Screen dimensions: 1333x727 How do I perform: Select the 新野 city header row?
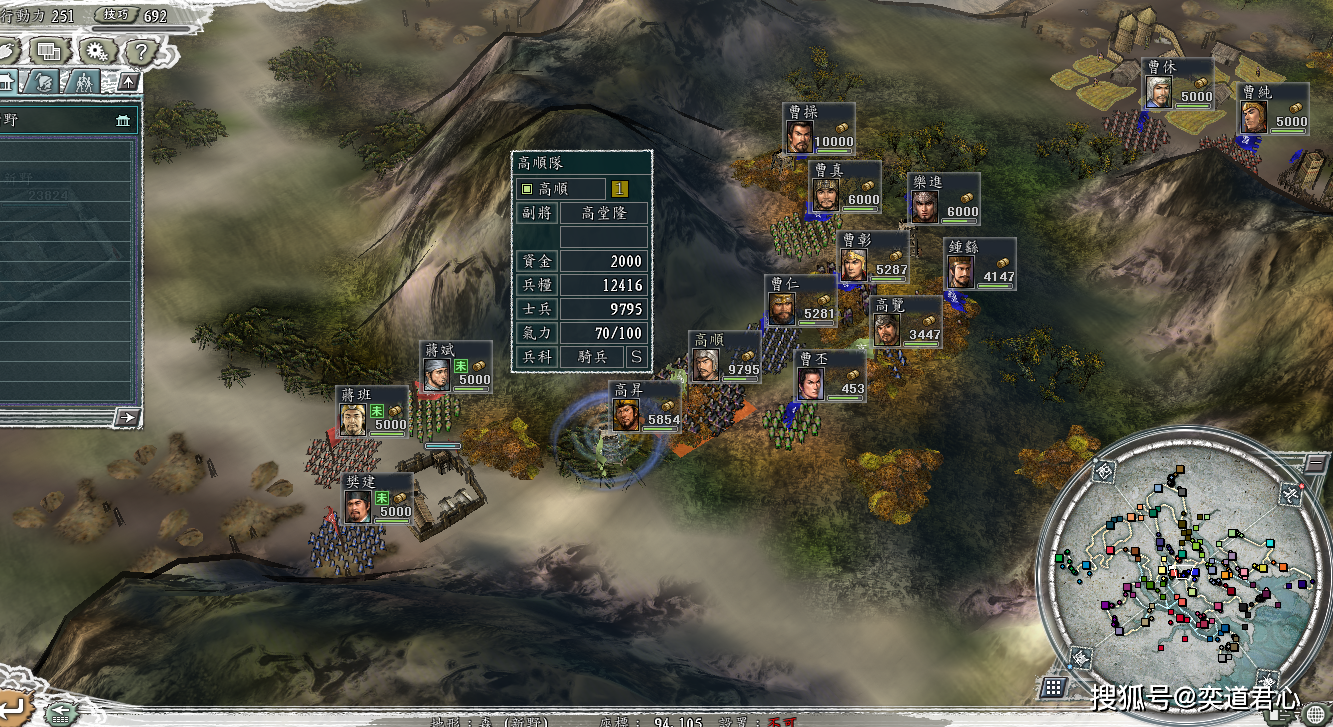click(x=68, y=119)
